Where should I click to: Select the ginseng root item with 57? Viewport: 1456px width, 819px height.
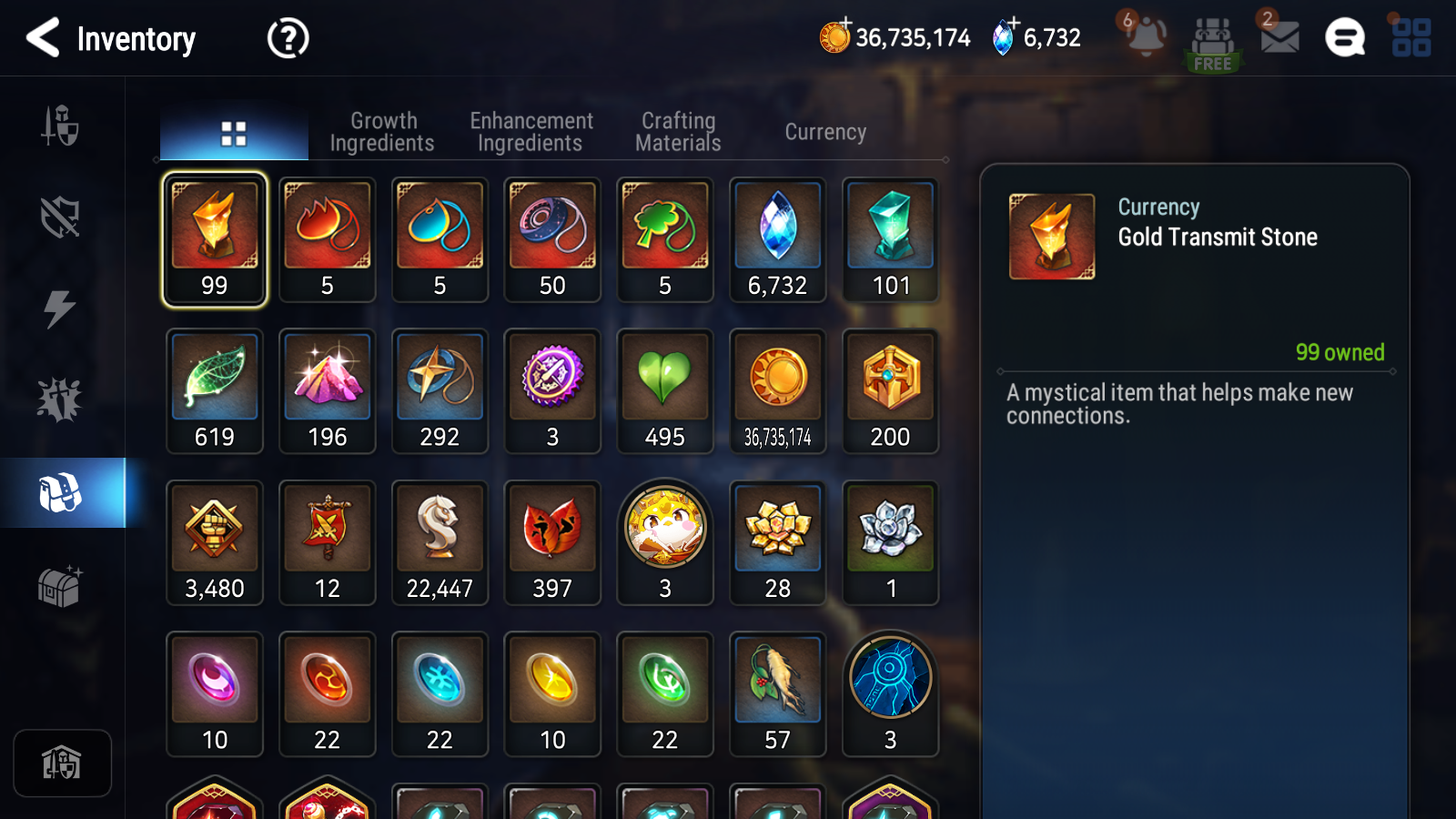pyautogui.click(x=778, y=693)
